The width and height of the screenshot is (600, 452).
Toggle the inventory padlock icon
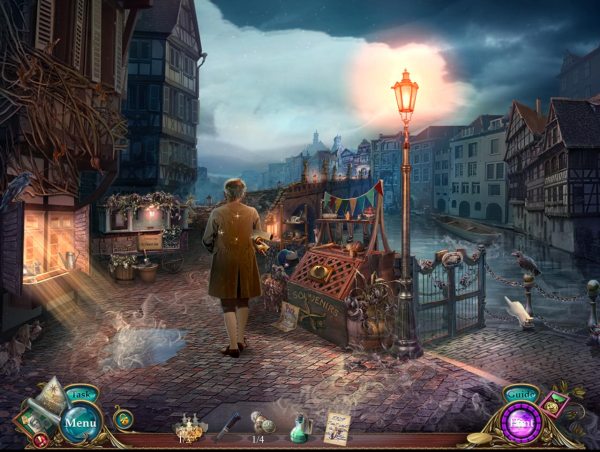coord(124,418)
